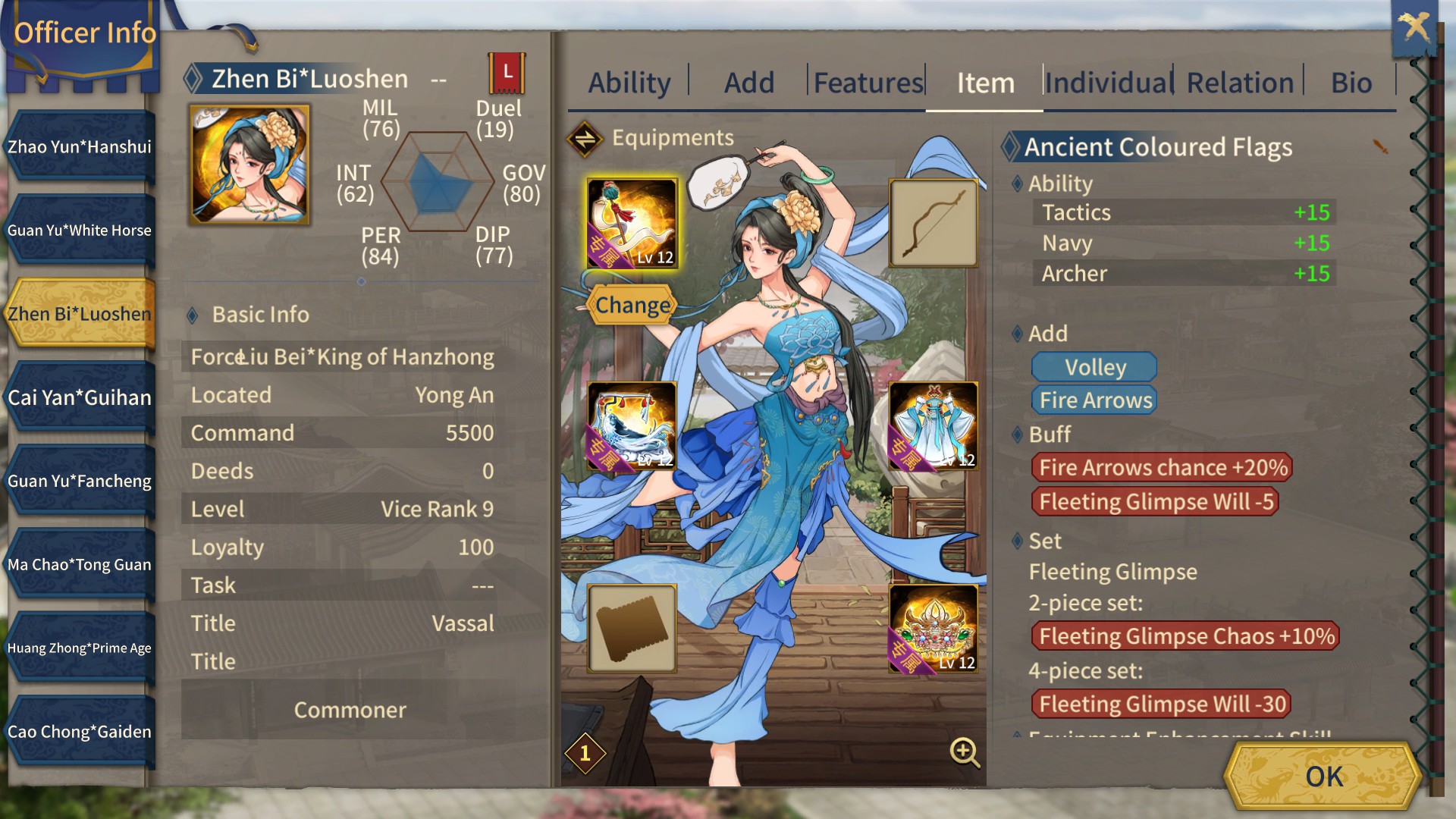Select the empty bow weapon slot

coord(934,224)
